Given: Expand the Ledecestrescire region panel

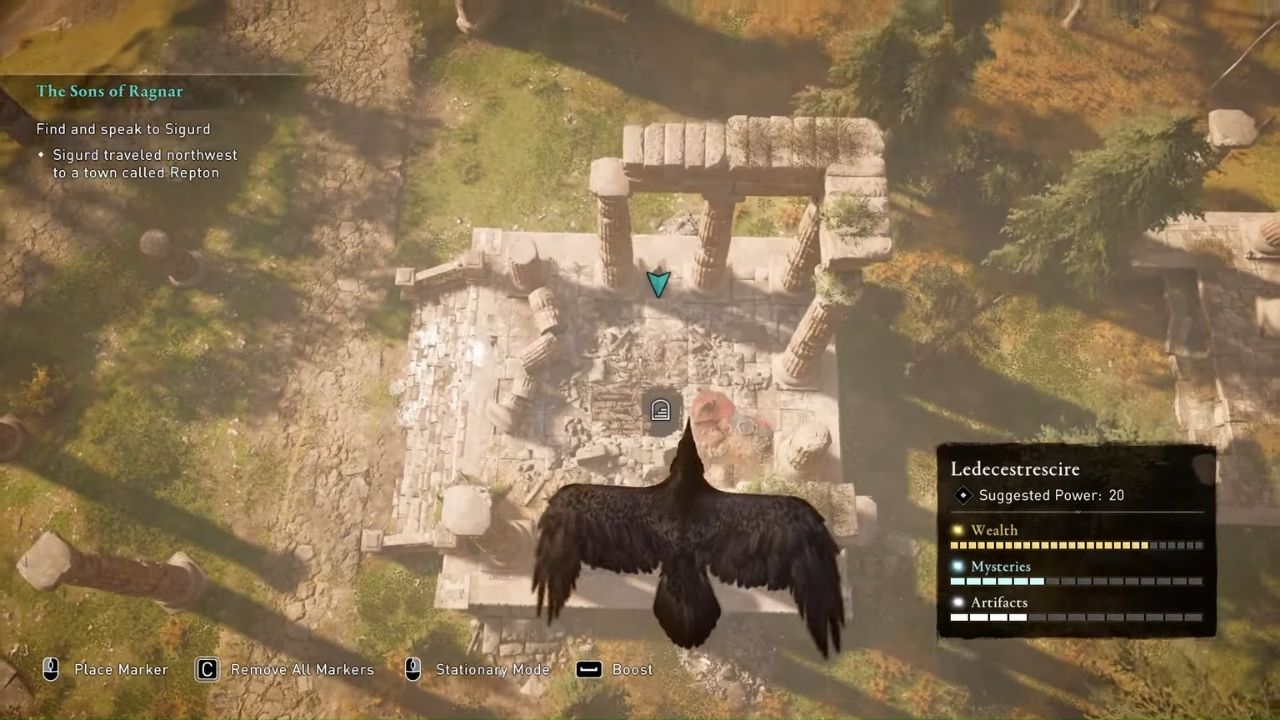Looking at the screenshot, I should pos(1015,469).
